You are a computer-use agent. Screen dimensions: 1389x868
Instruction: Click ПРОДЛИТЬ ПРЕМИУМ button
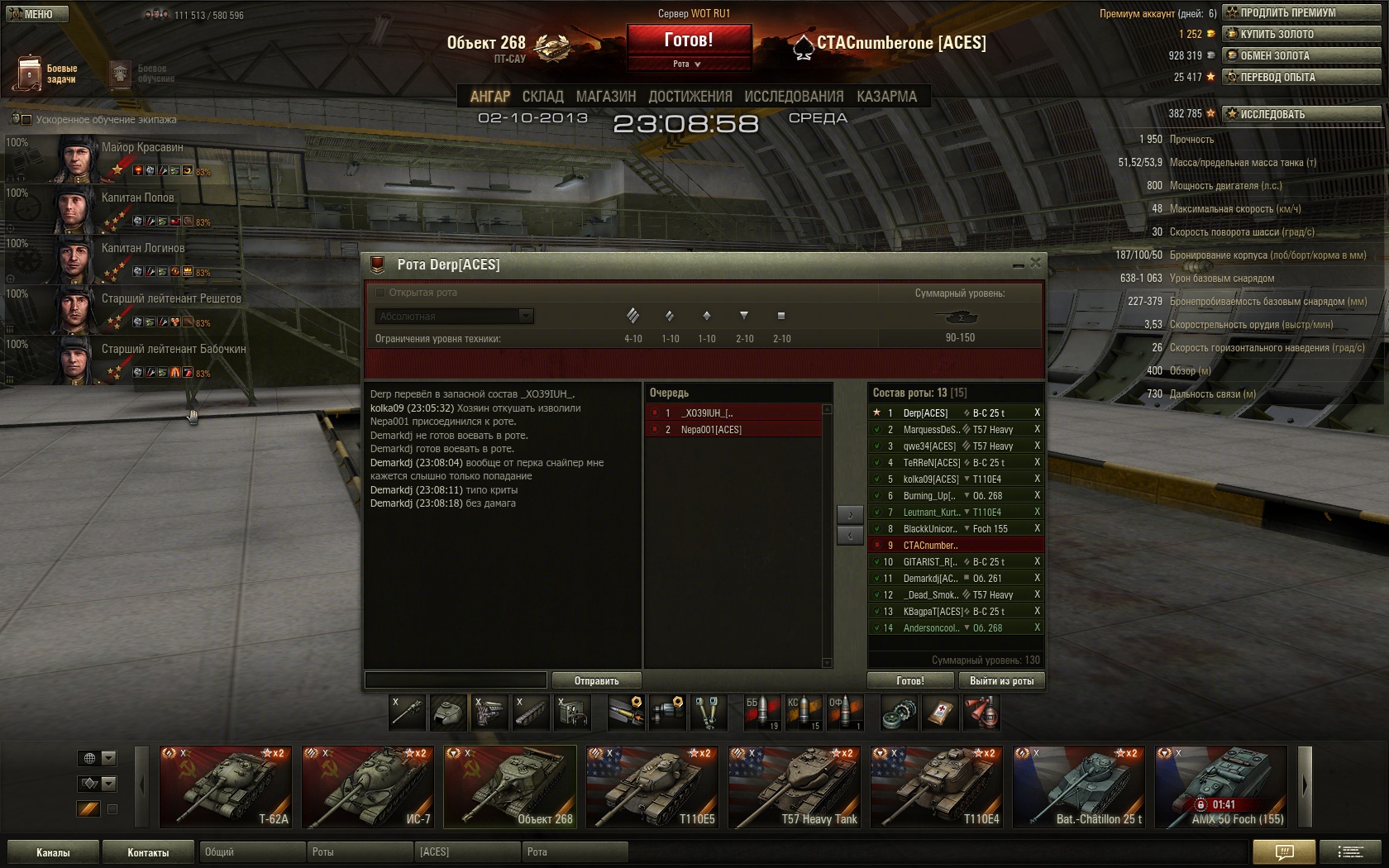1301,12
